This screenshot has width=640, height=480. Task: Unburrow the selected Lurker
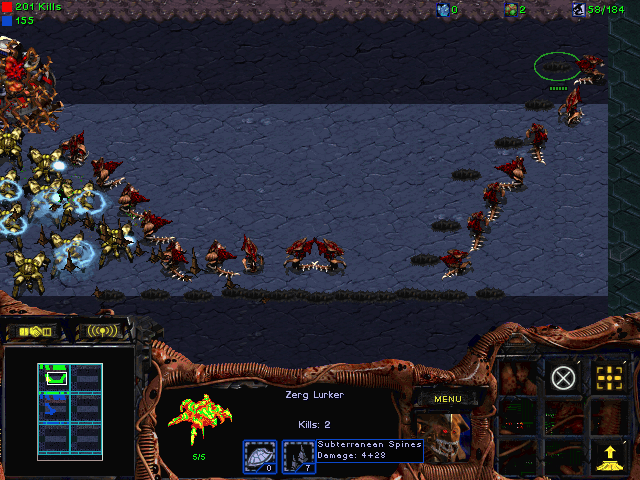(x=608, y=456)
